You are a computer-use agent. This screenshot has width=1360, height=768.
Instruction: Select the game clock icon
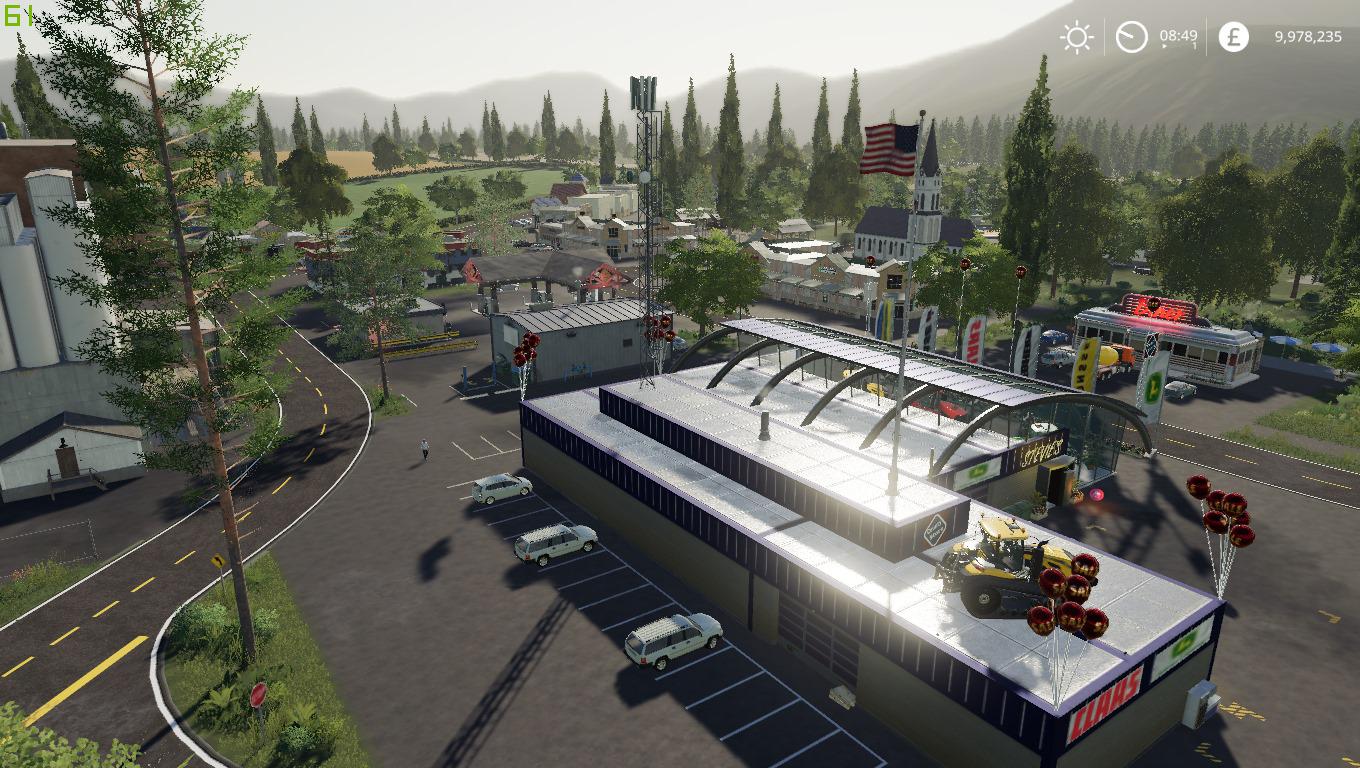click(x=1131, y=38)
